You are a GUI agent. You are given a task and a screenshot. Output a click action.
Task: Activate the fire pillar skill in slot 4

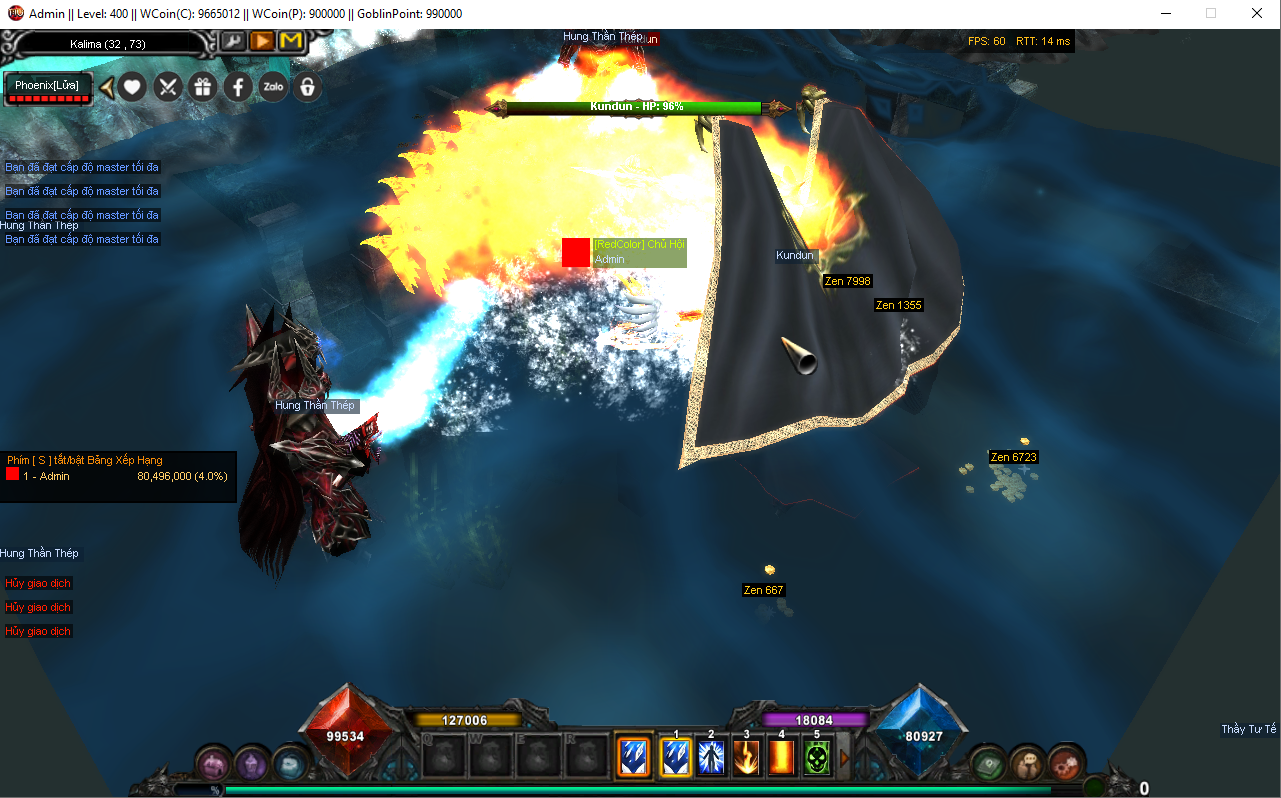pos(781,757)
